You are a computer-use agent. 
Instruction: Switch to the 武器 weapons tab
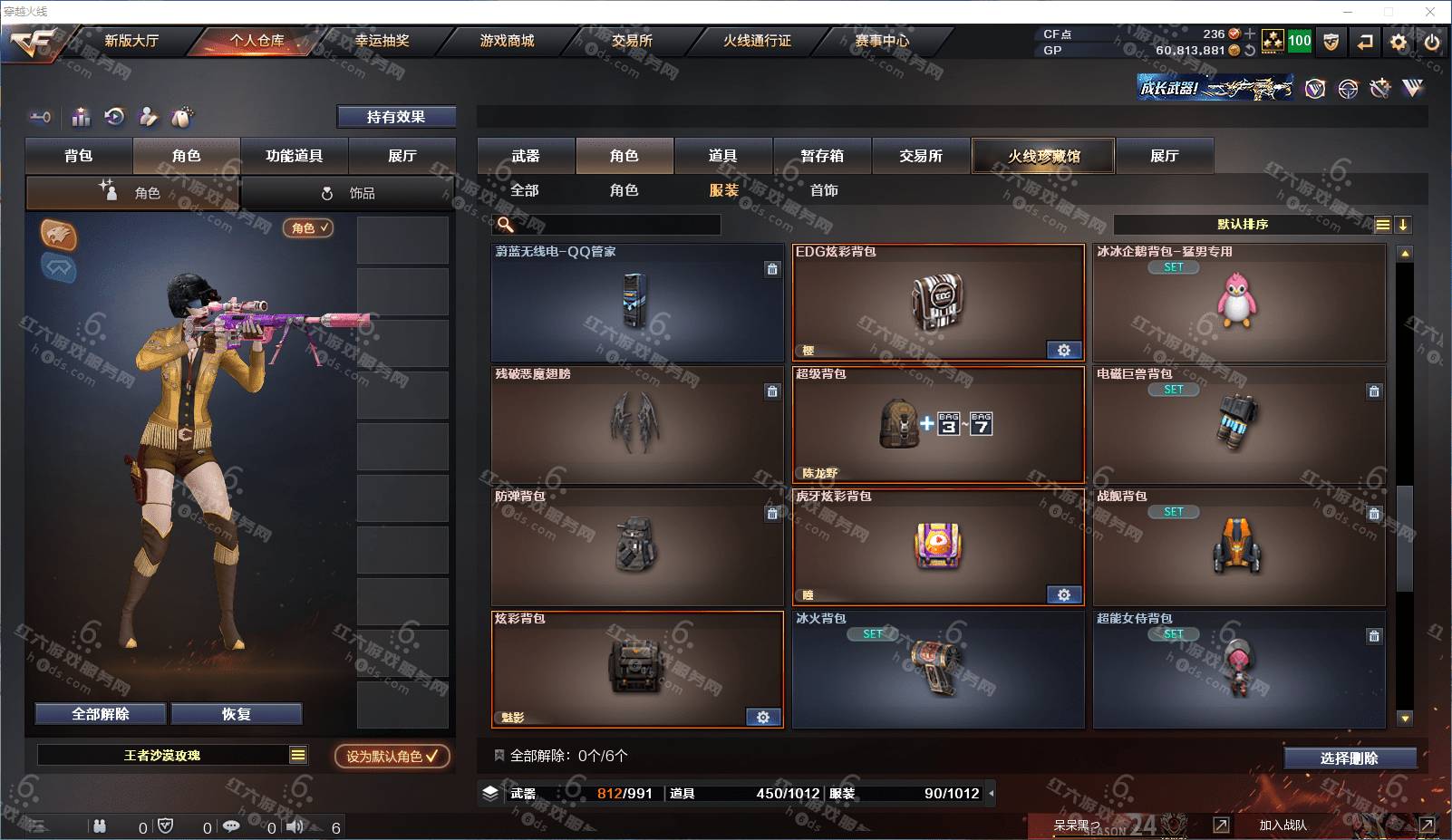click(526, 156)
